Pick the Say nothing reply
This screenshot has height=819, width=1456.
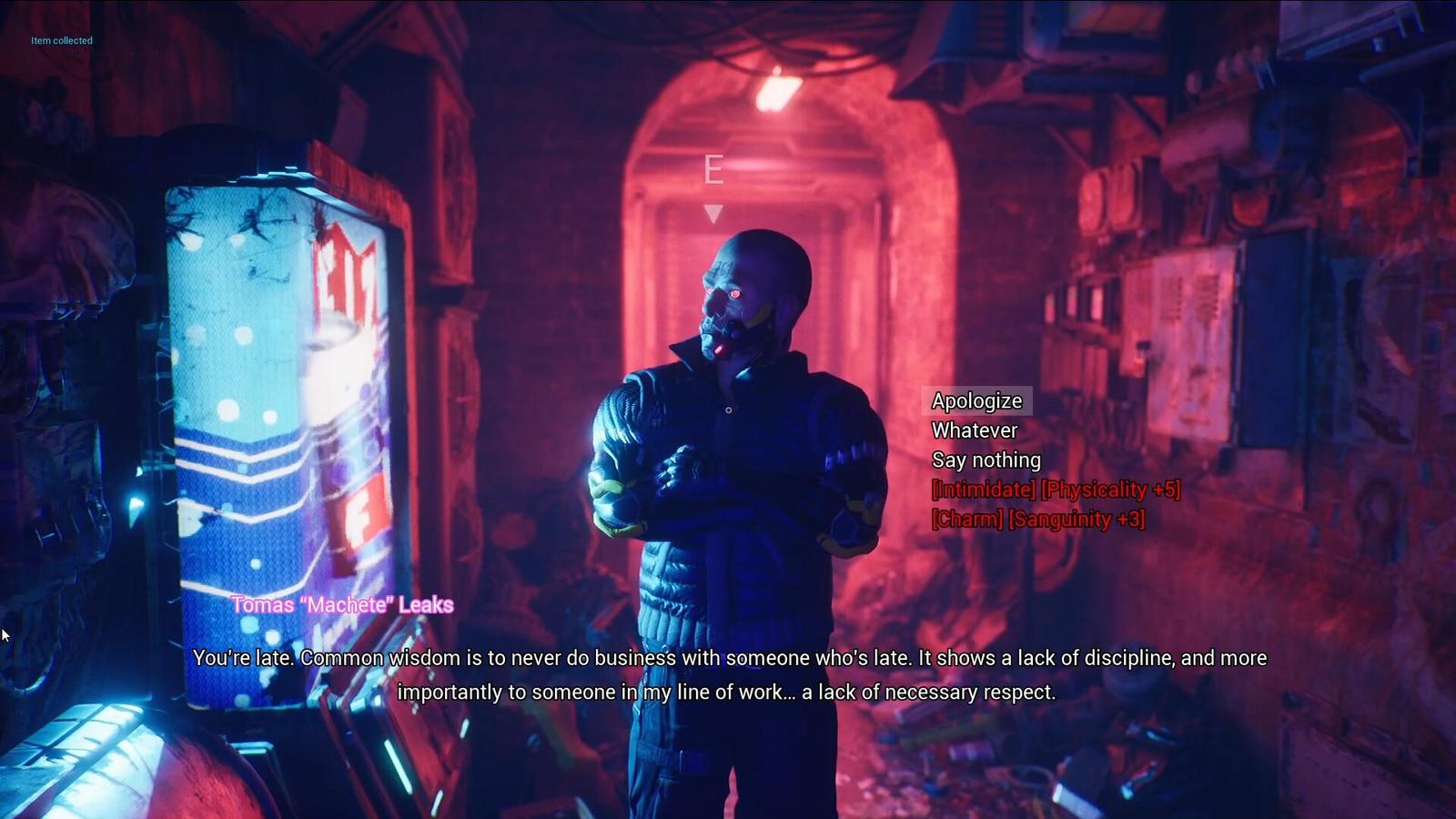[985, 460]
